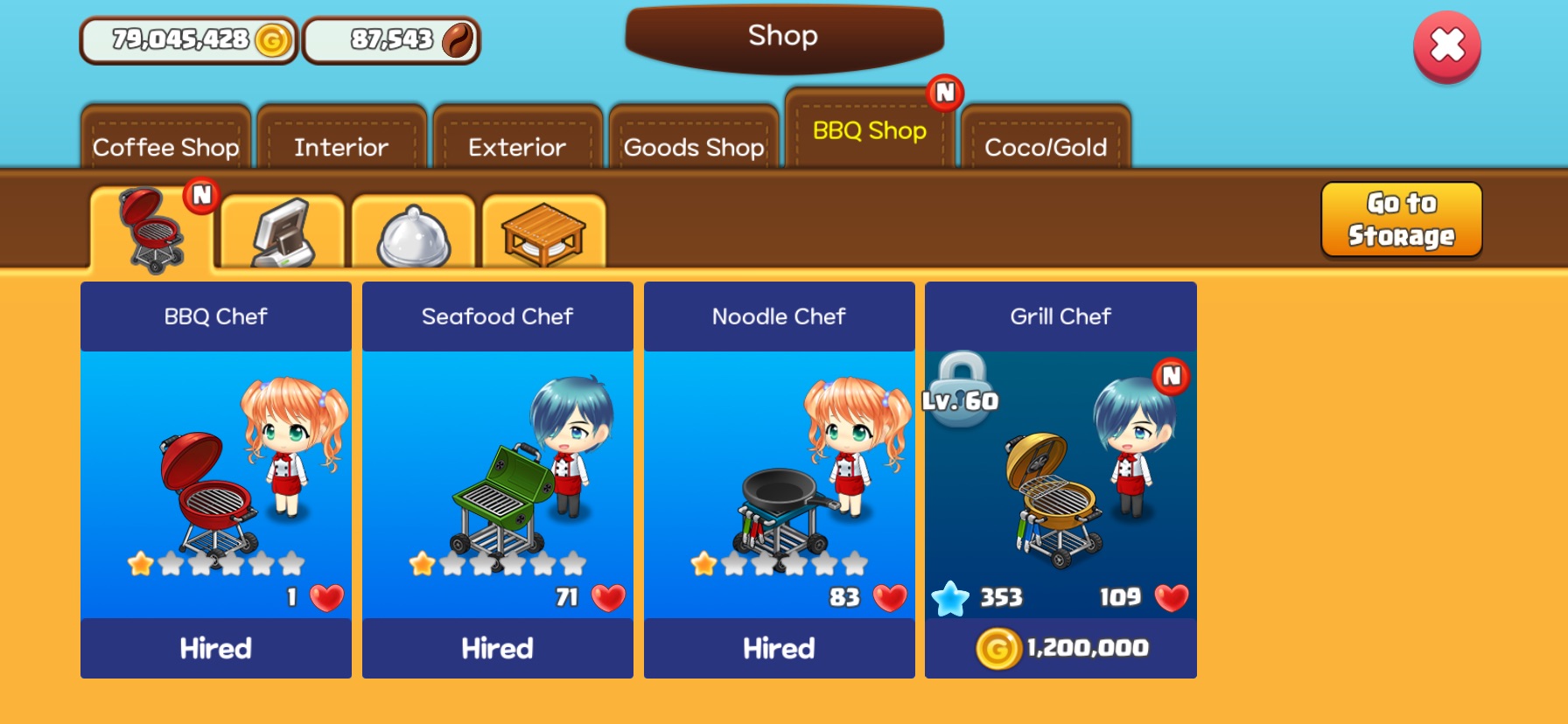The height and width of the screenshot is (724, 1568).
Task: Switch to the Coffee Shop tab
Action: [x=166, y=140]
